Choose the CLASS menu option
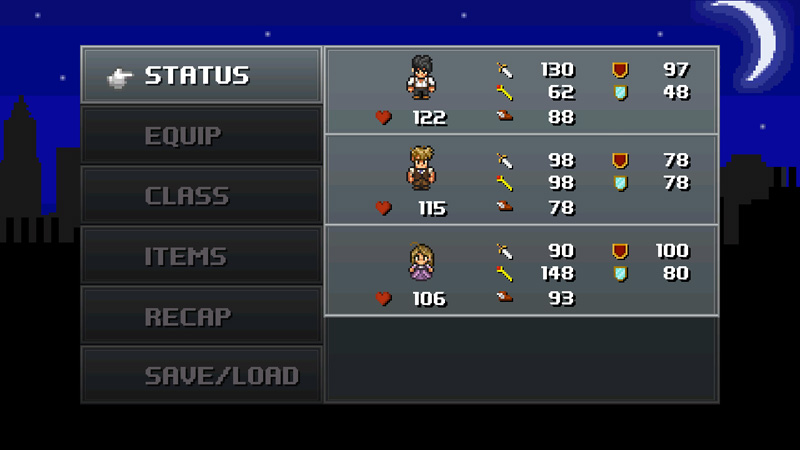 [x=201, y=195]
